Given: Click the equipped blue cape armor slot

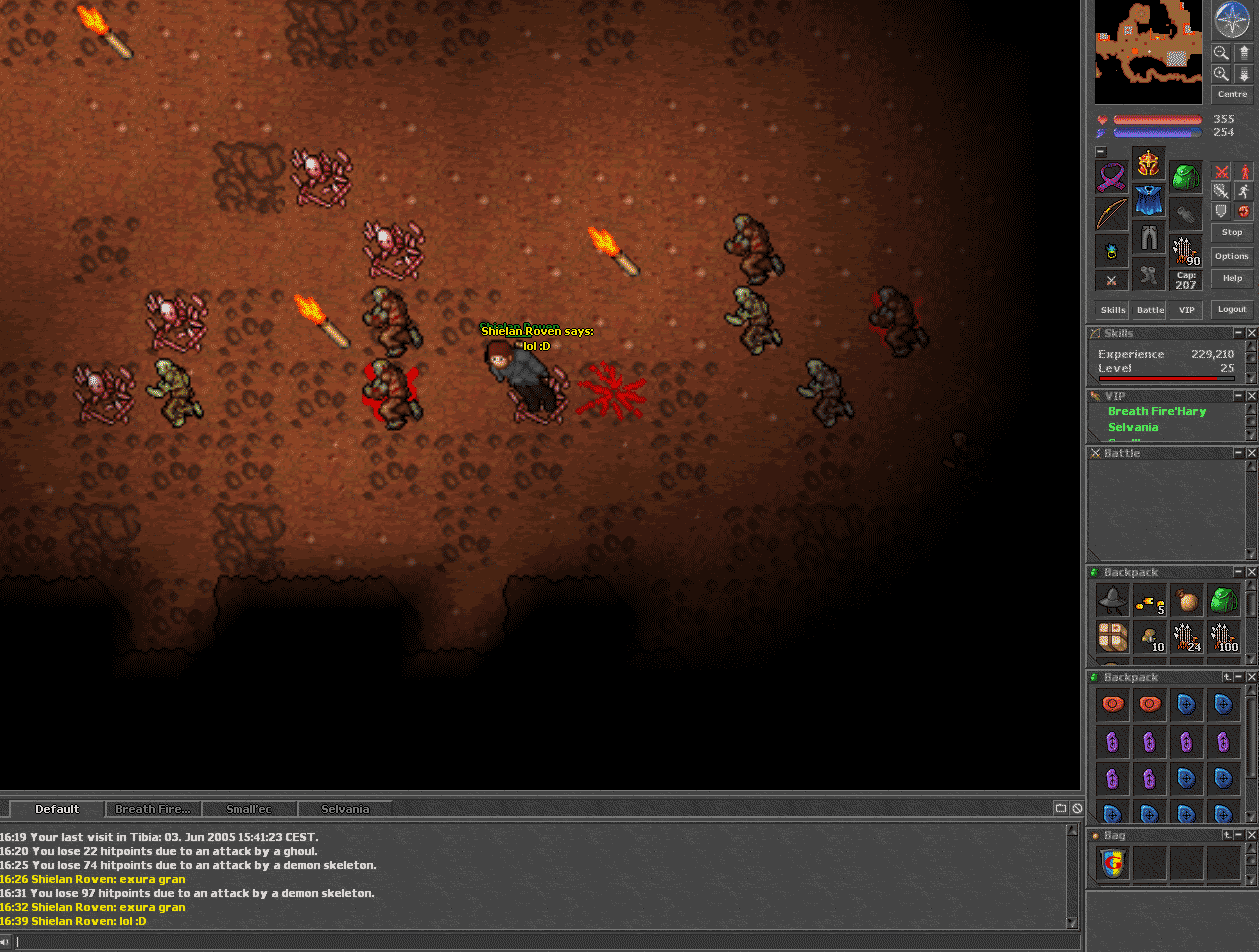Looking at the screenshot, I should tap(1148, 199).
